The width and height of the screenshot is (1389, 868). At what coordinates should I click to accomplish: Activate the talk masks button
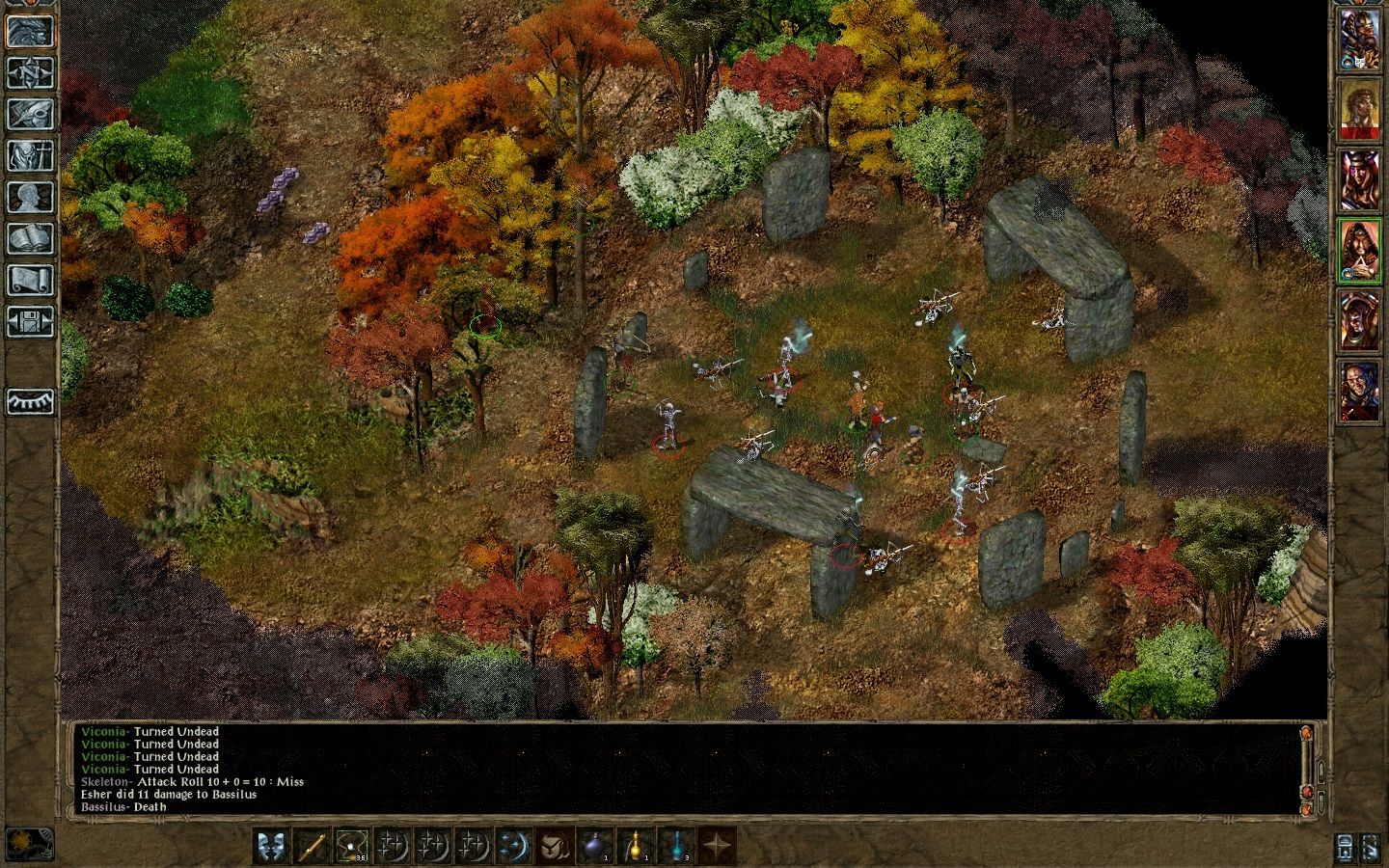coord(272,846)
